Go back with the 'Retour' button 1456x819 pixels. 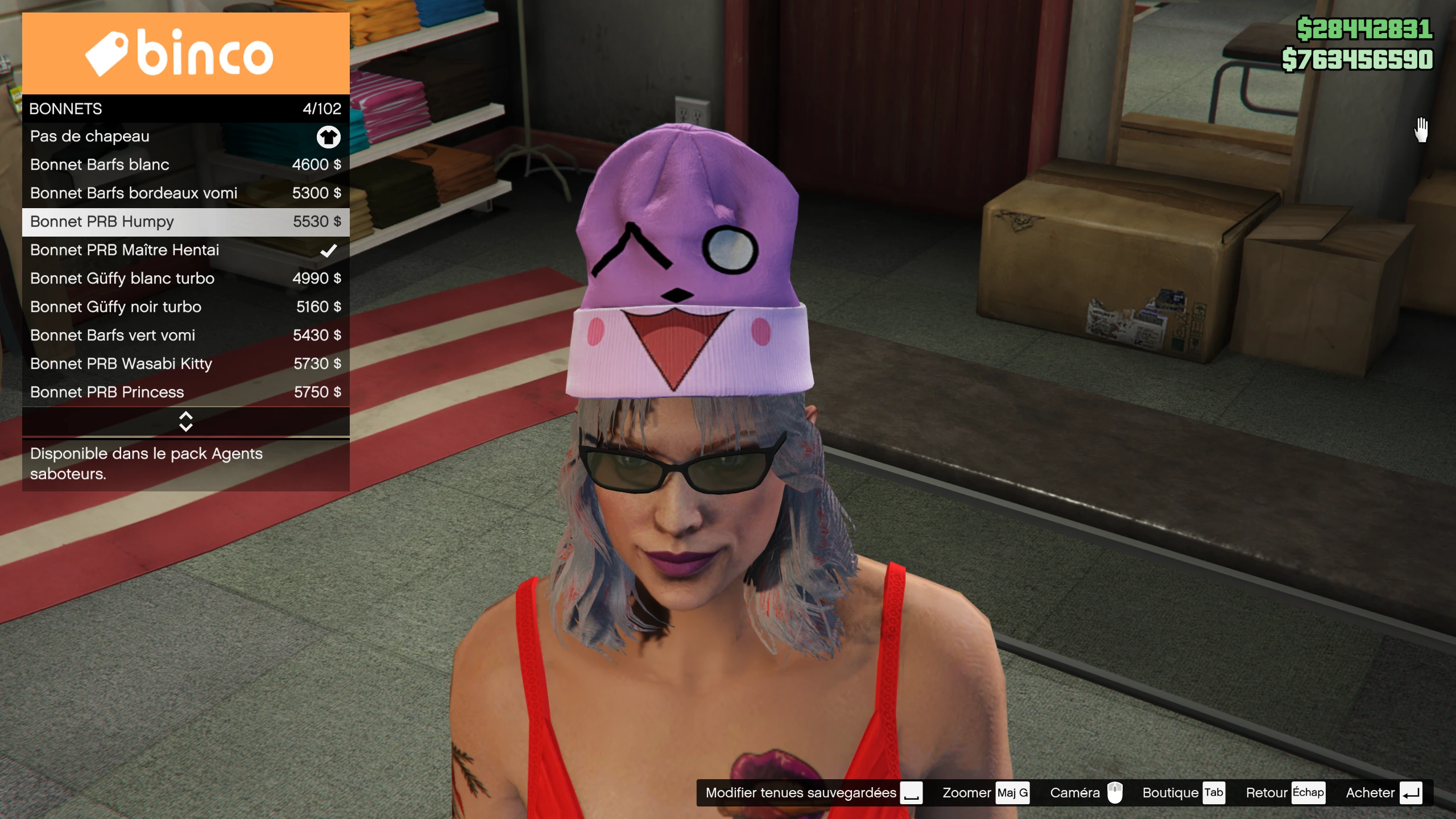coord(1284,793)
